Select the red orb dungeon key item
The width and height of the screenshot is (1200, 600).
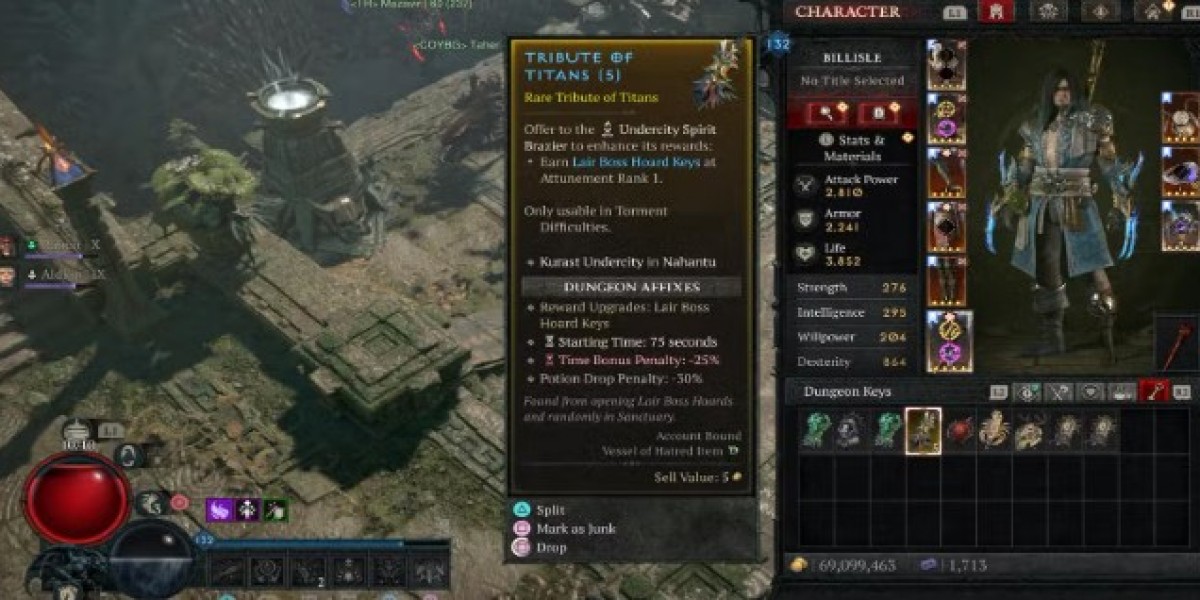point(959,431)
